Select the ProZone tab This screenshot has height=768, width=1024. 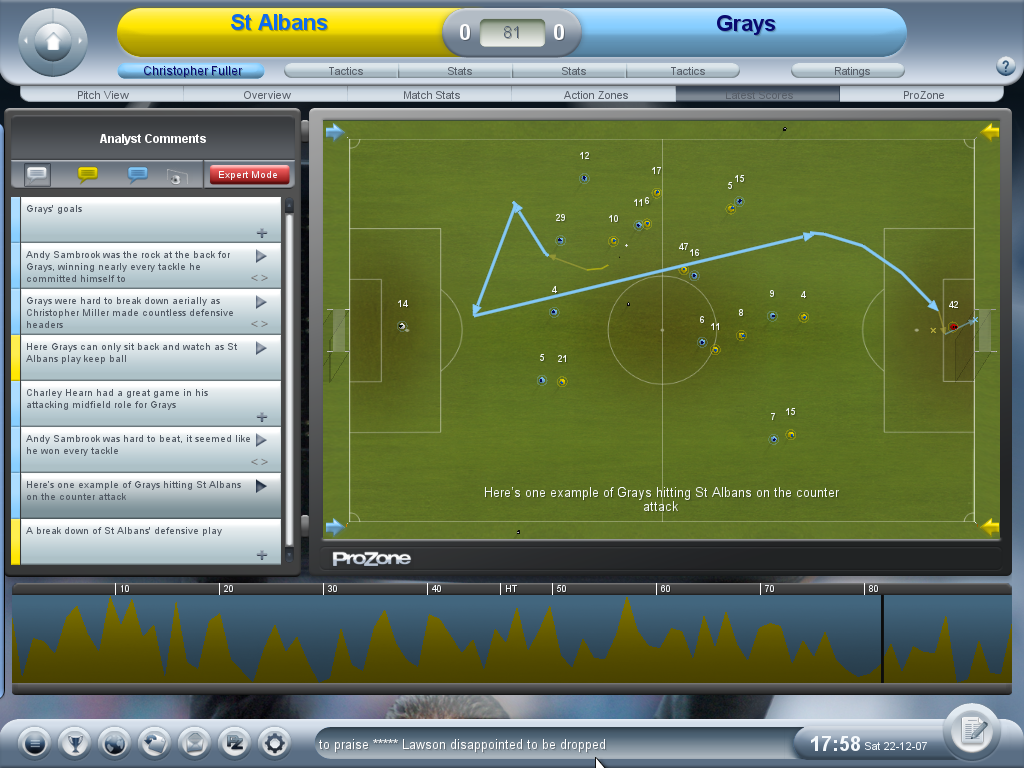click(x=923, y=95)
